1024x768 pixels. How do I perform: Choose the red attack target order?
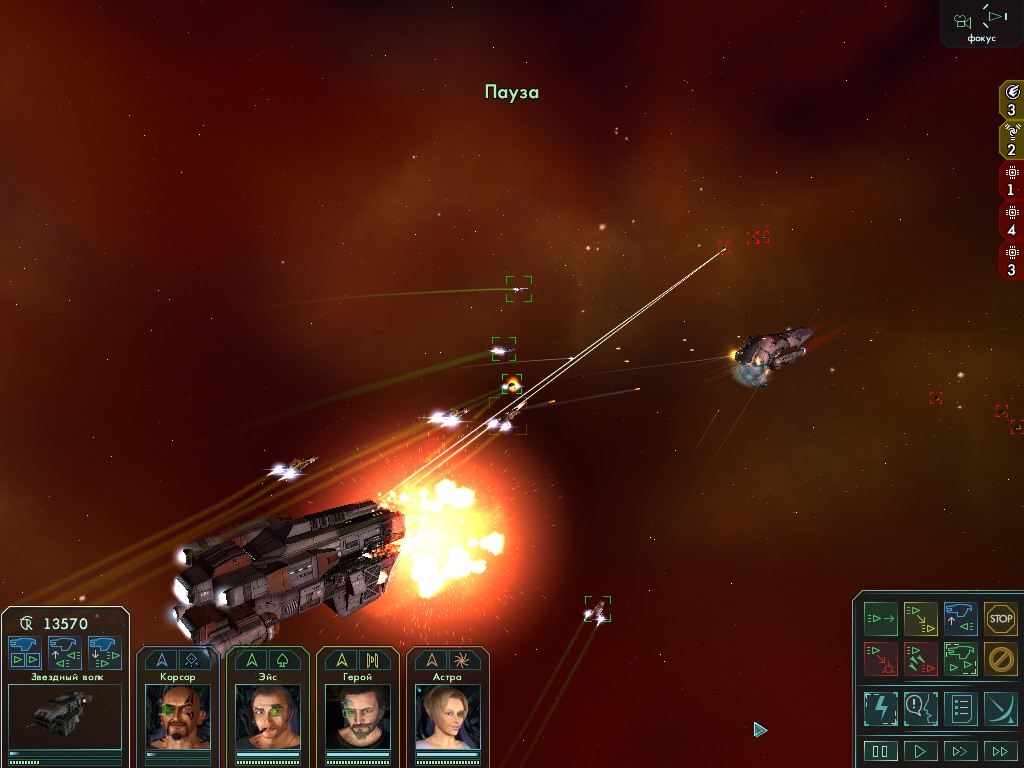click(x=880, y=658)
